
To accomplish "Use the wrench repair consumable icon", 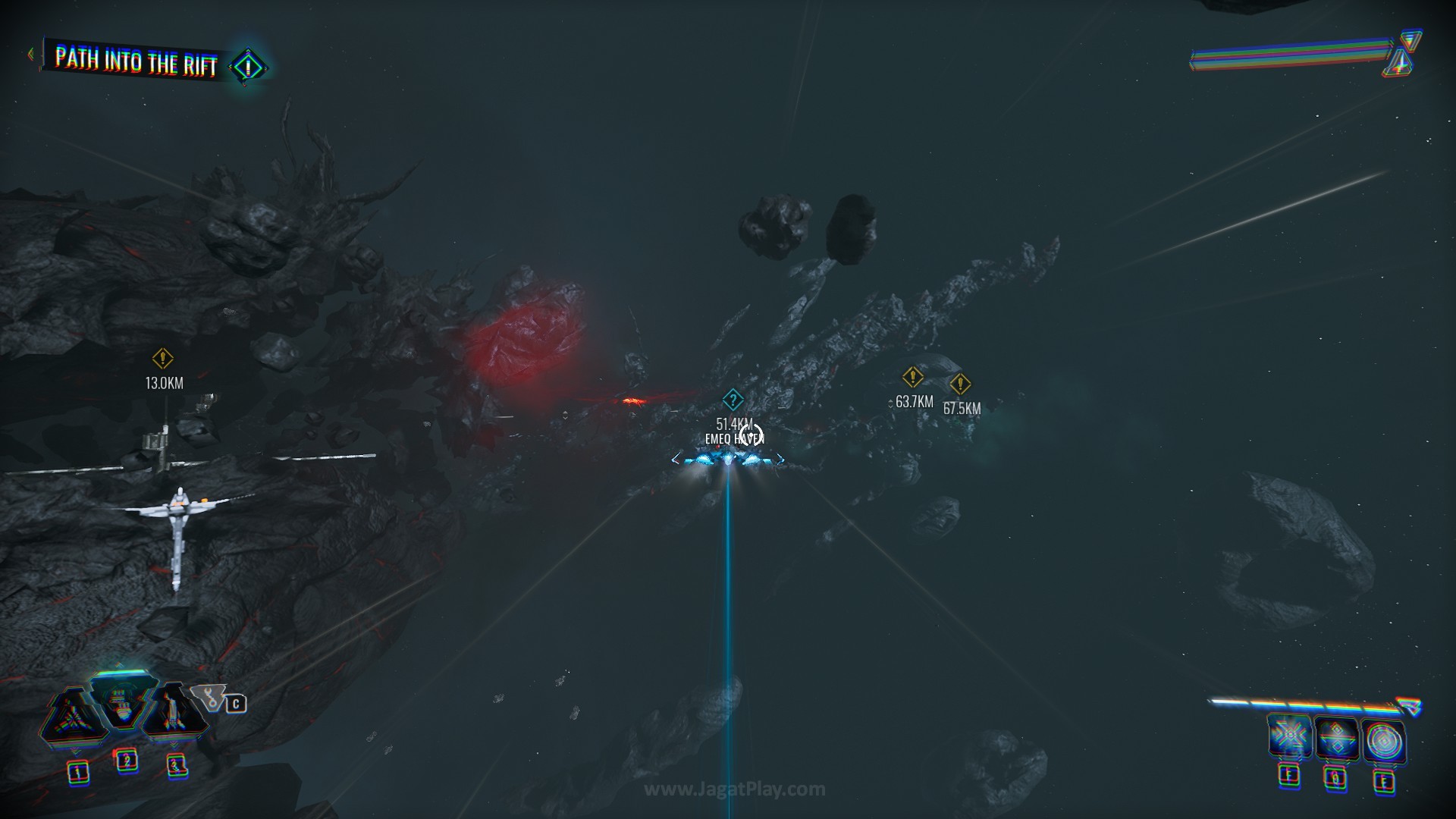I will pyautogui.click(x=208, y=698).
